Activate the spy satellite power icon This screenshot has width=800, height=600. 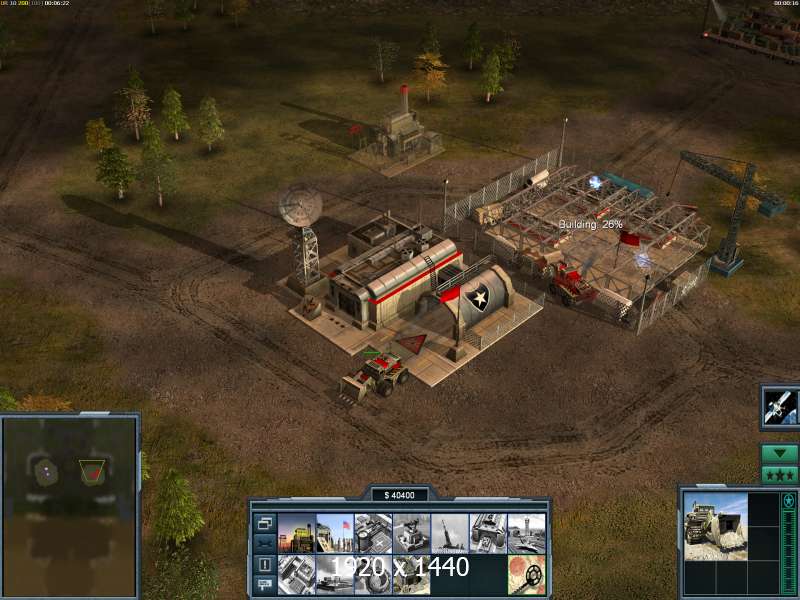tap(779, 406)
